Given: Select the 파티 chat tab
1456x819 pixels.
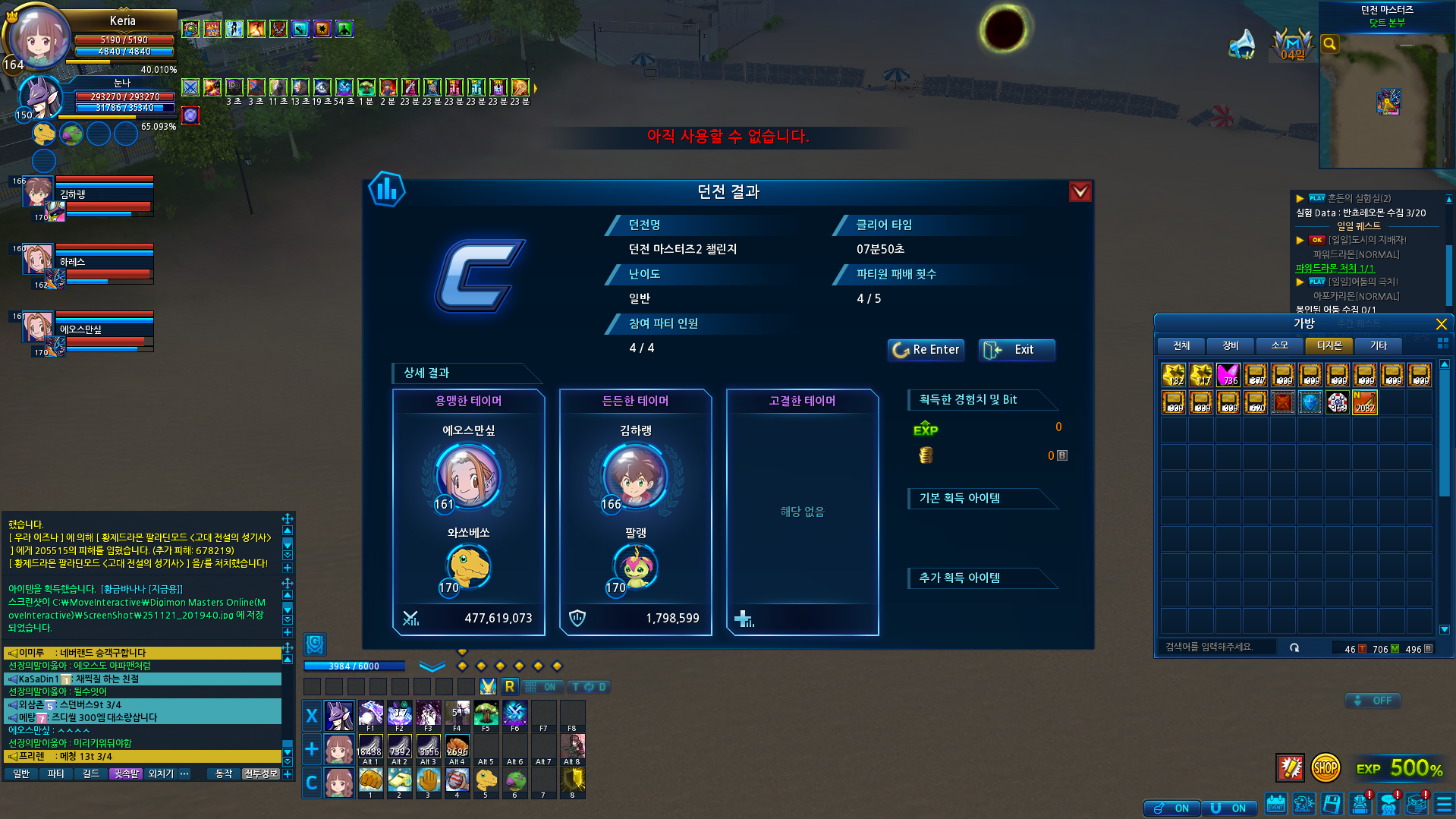Looking at the screenshot, I should [55, 774].
